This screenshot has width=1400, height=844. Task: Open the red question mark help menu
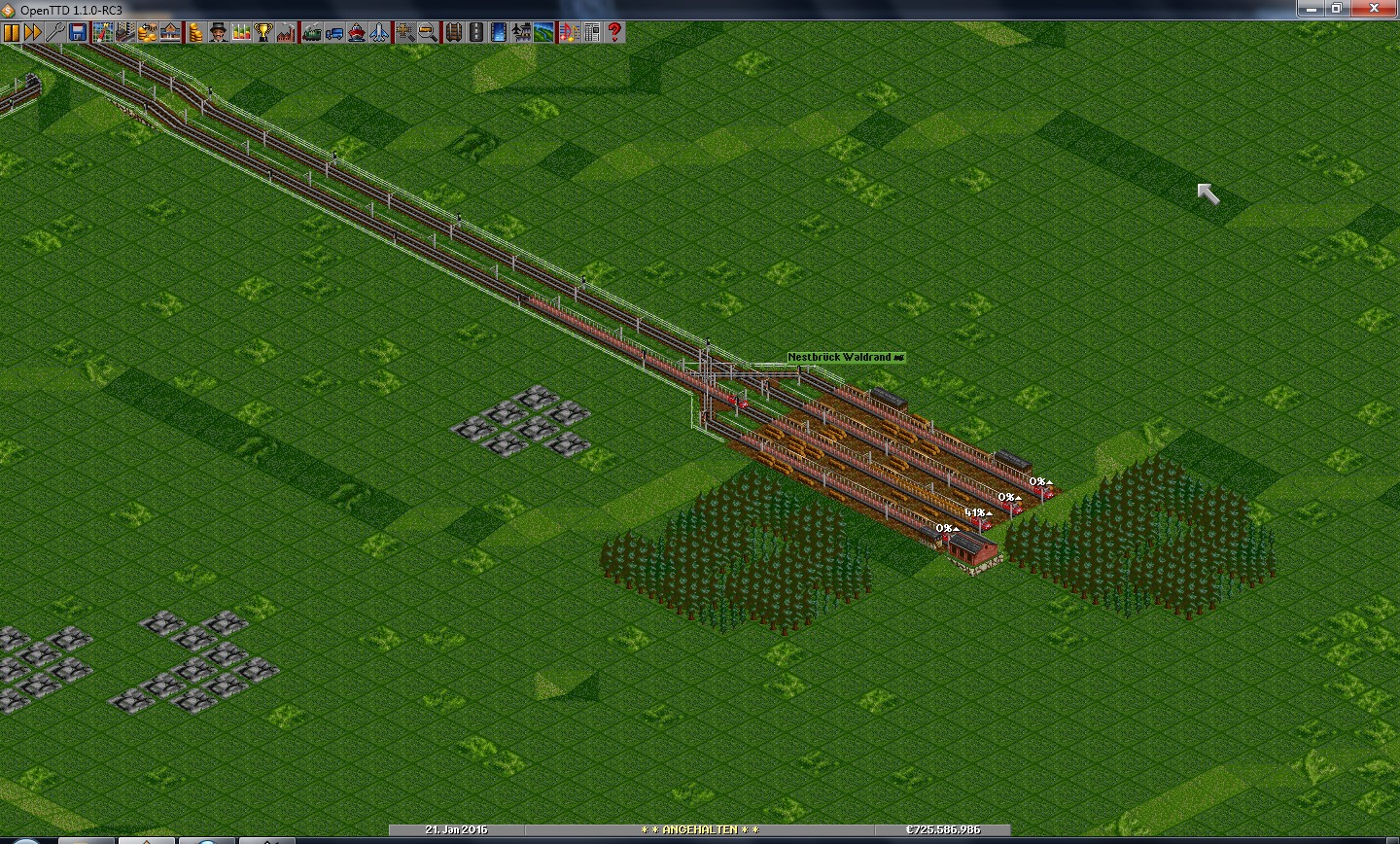point(614,32)
